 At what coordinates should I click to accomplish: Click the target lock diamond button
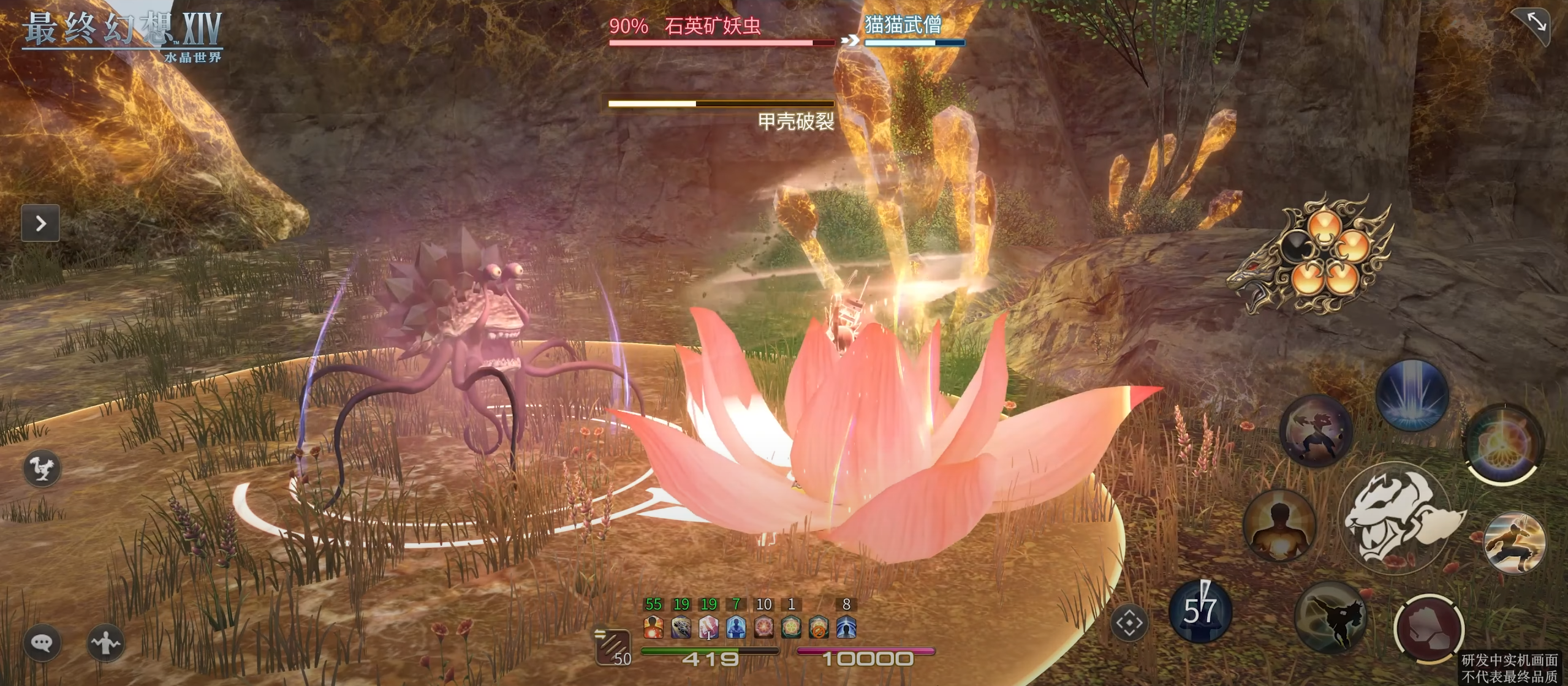[1129, 624]
